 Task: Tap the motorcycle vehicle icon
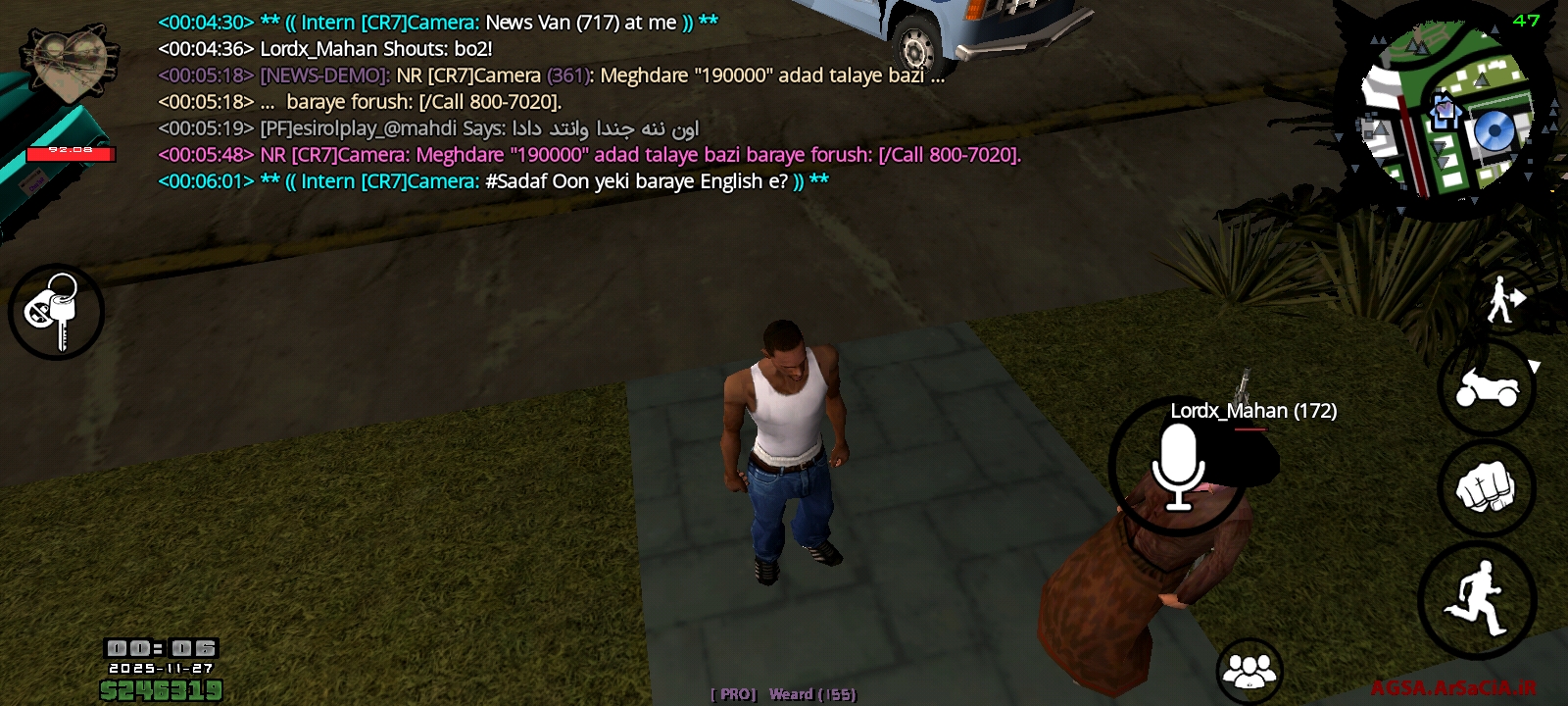[1489, 388]
